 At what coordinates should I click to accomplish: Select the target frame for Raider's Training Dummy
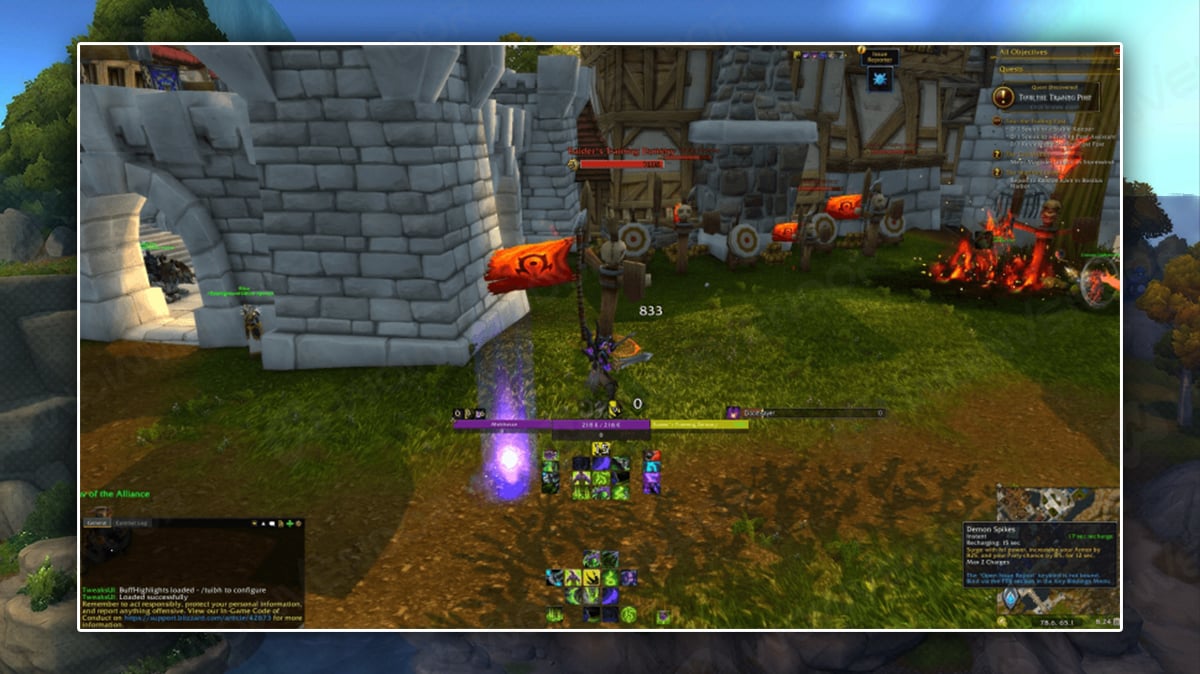coord(699,425)
